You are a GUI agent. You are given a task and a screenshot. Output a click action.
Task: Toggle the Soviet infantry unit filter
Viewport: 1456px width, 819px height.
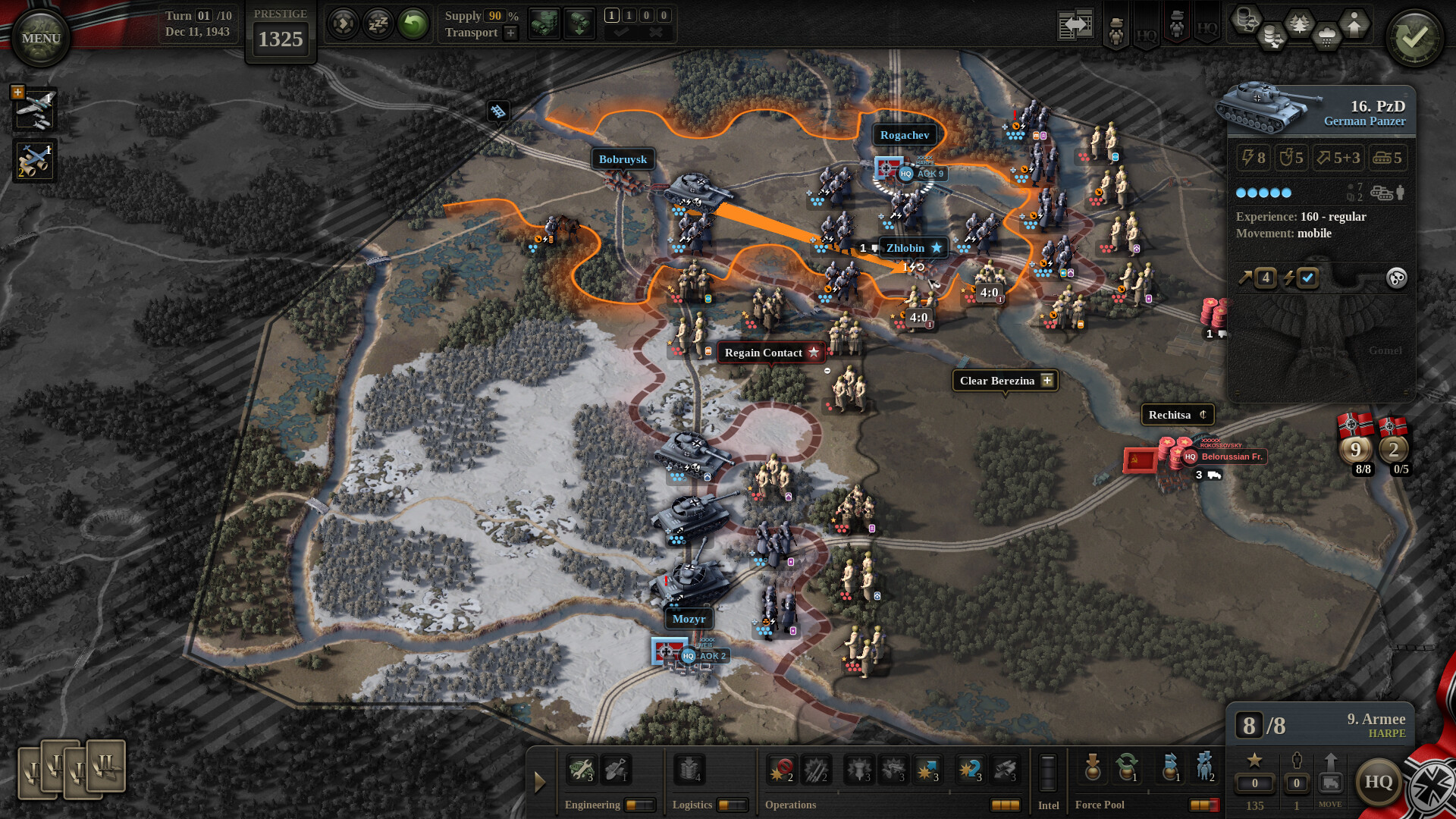point(1177,24)
